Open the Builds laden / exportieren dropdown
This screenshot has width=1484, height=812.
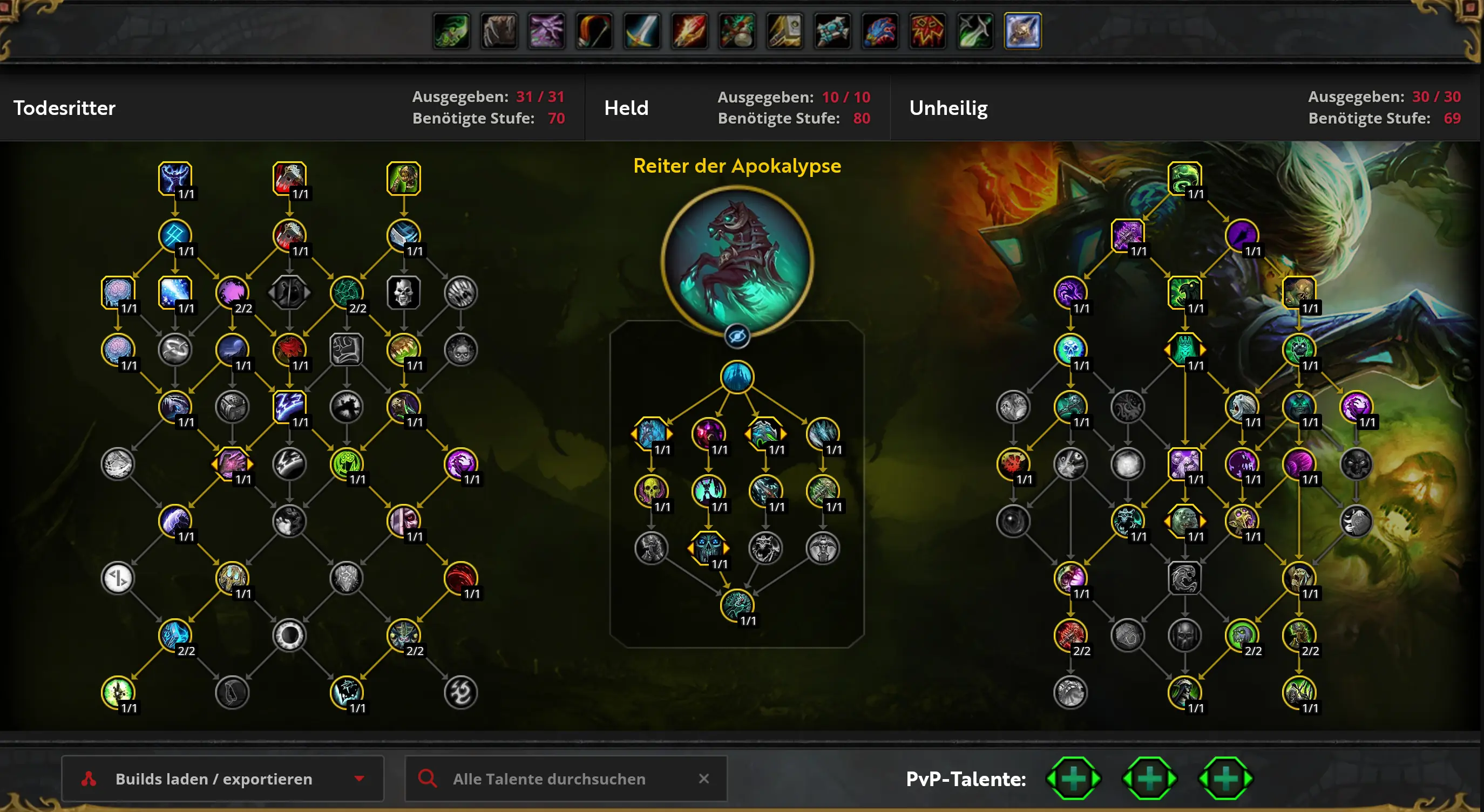coord(222,779)
